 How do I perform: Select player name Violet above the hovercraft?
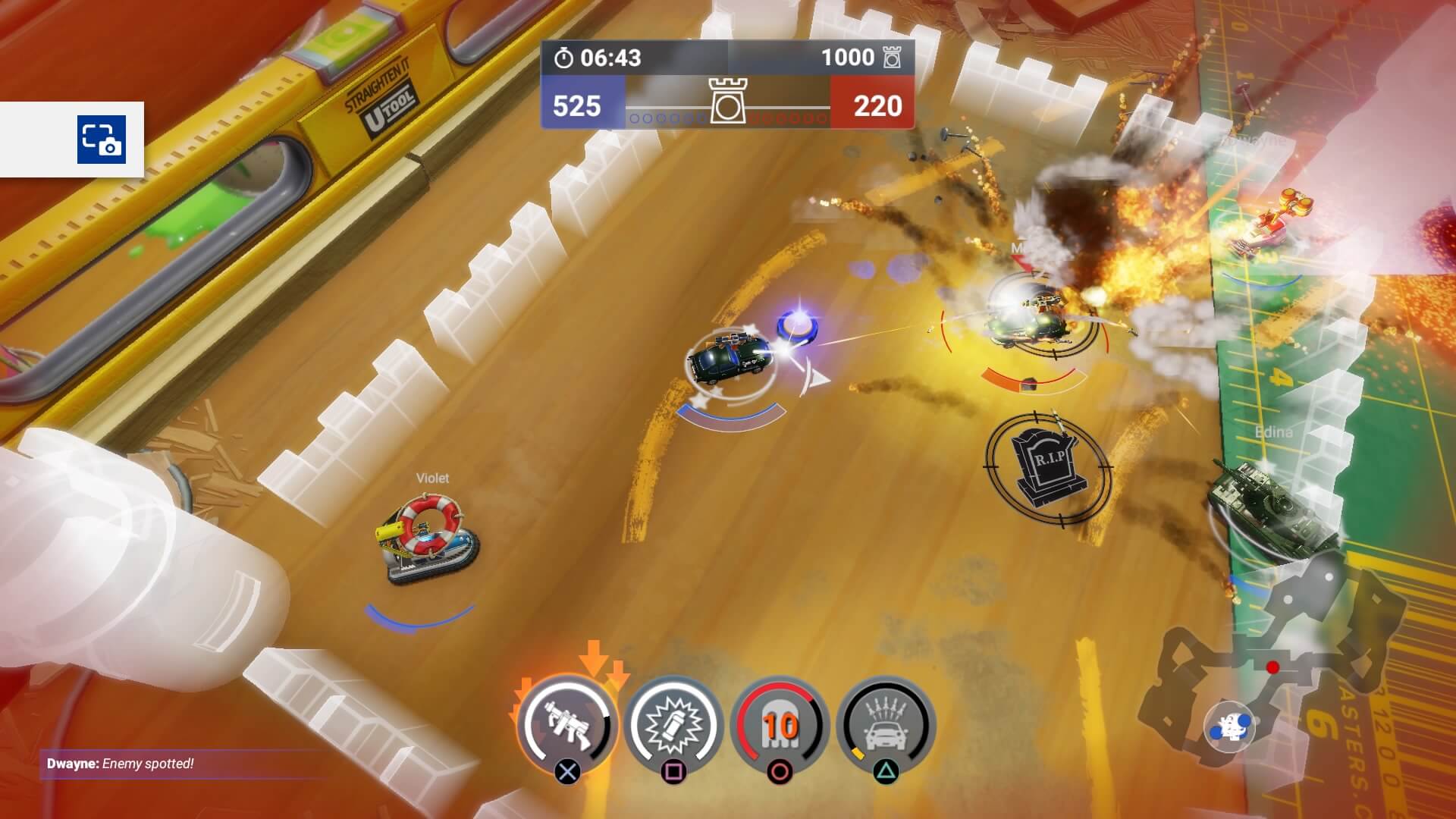pyautogui.click(x=431, y=479)
